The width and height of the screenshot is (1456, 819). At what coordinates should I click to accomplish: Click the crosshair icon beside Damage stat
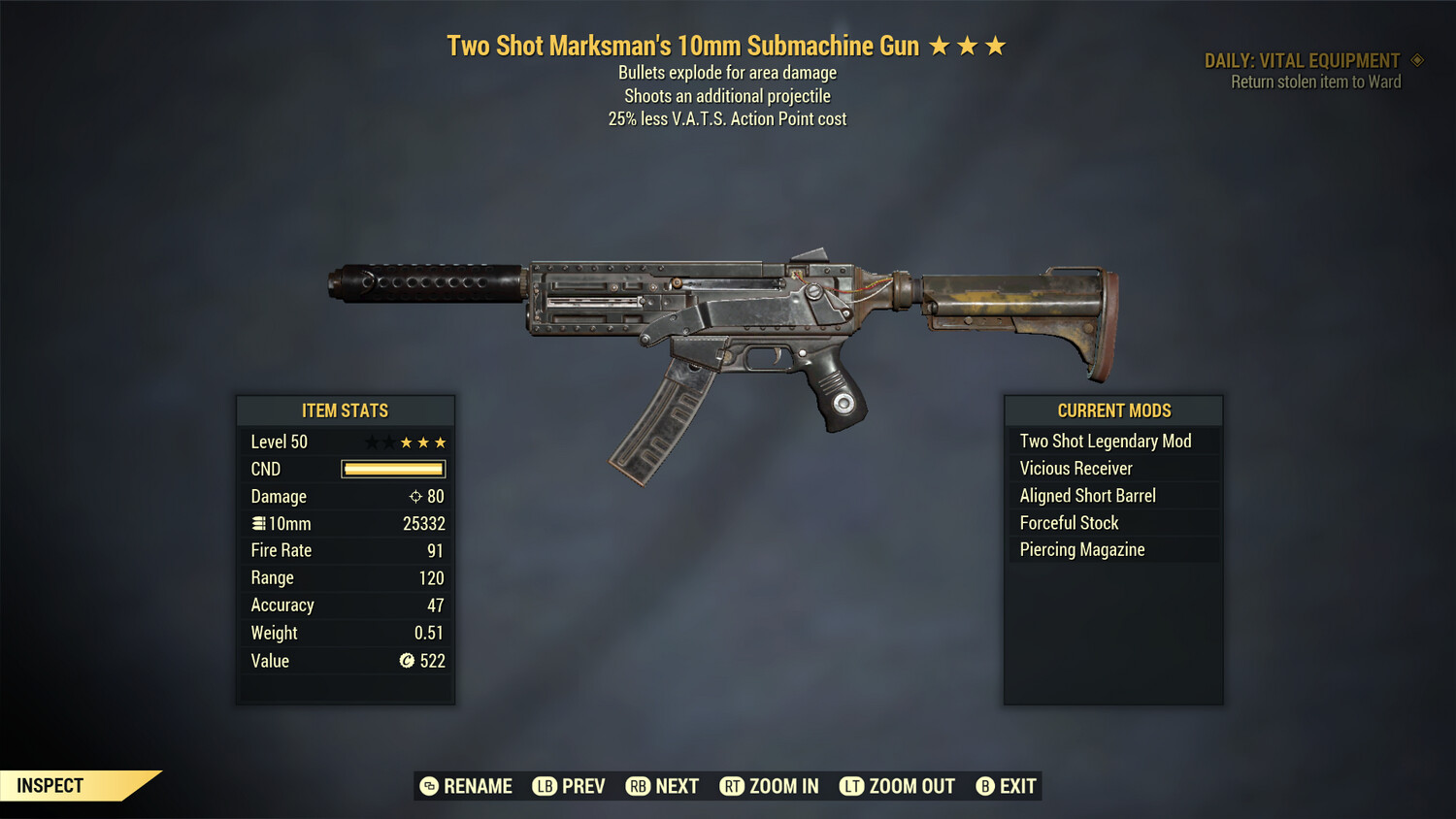(415, 496)
